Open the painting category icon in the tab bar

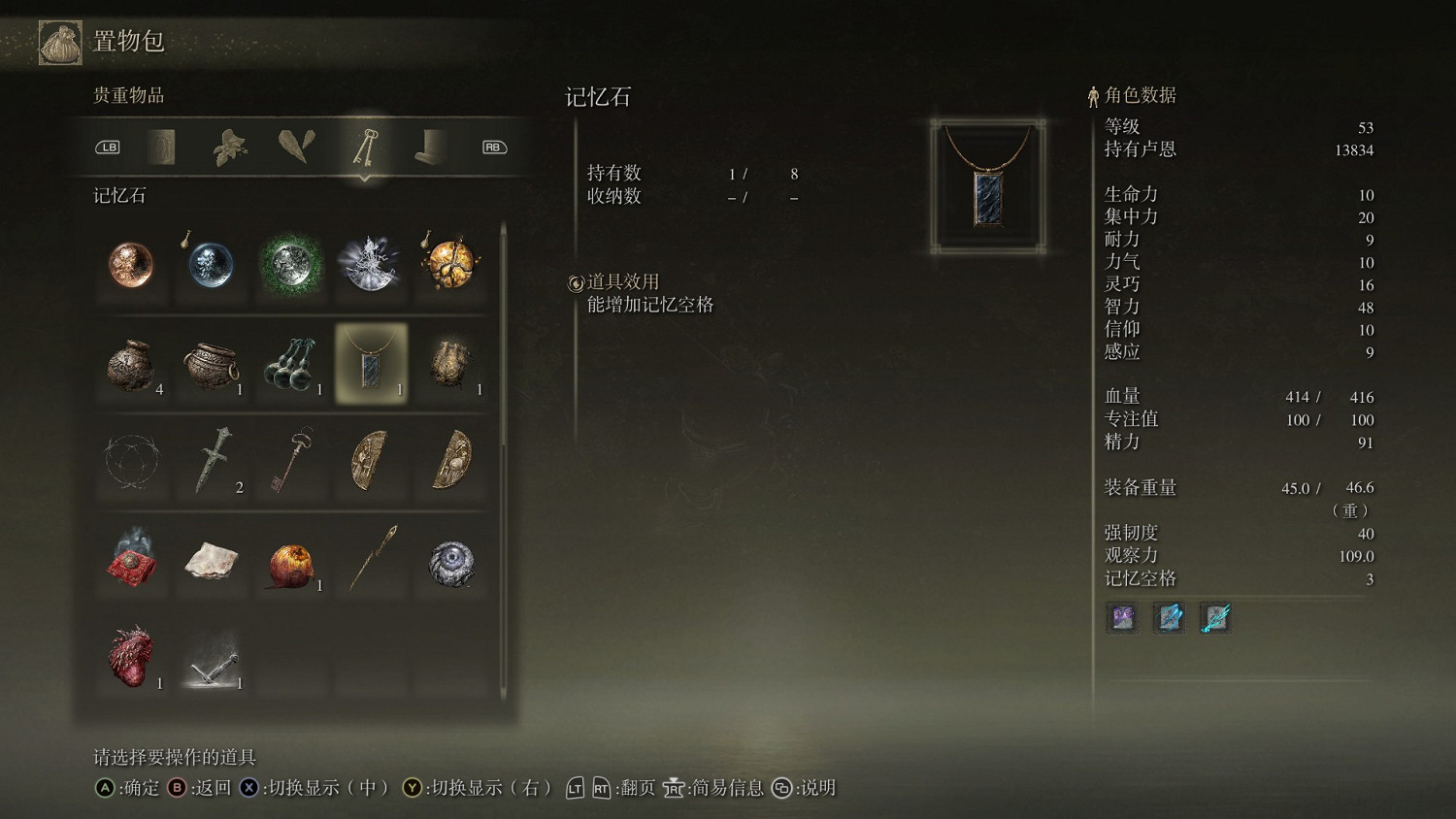click(161, 147)
